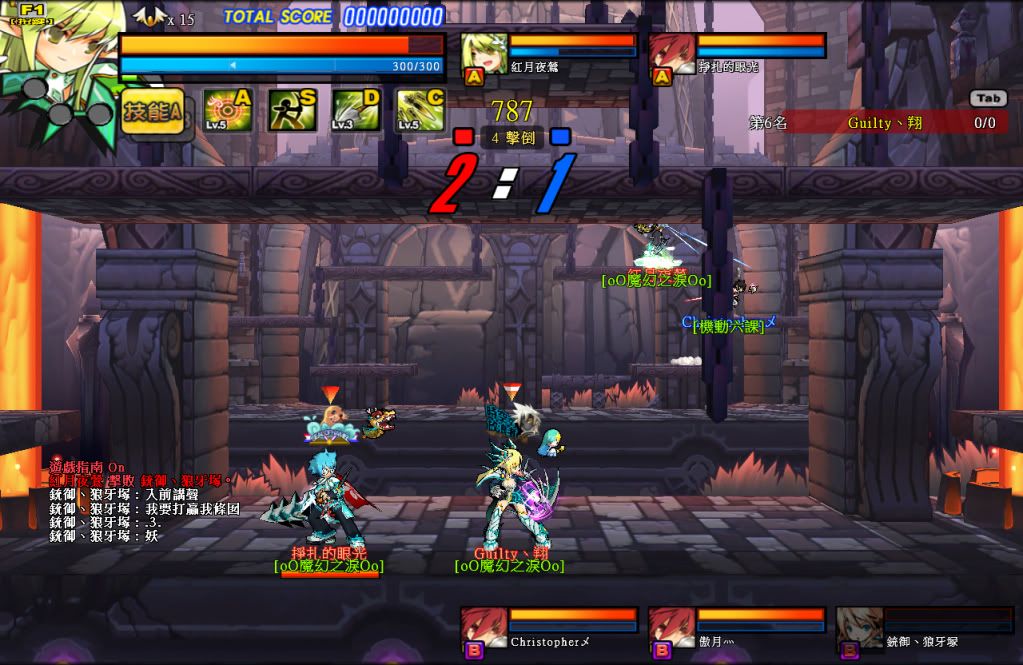The height and width of the screenshot is (665, 1023).
Task: Use the archer silhouette skill on slot S
Action: tap(292, 110)
